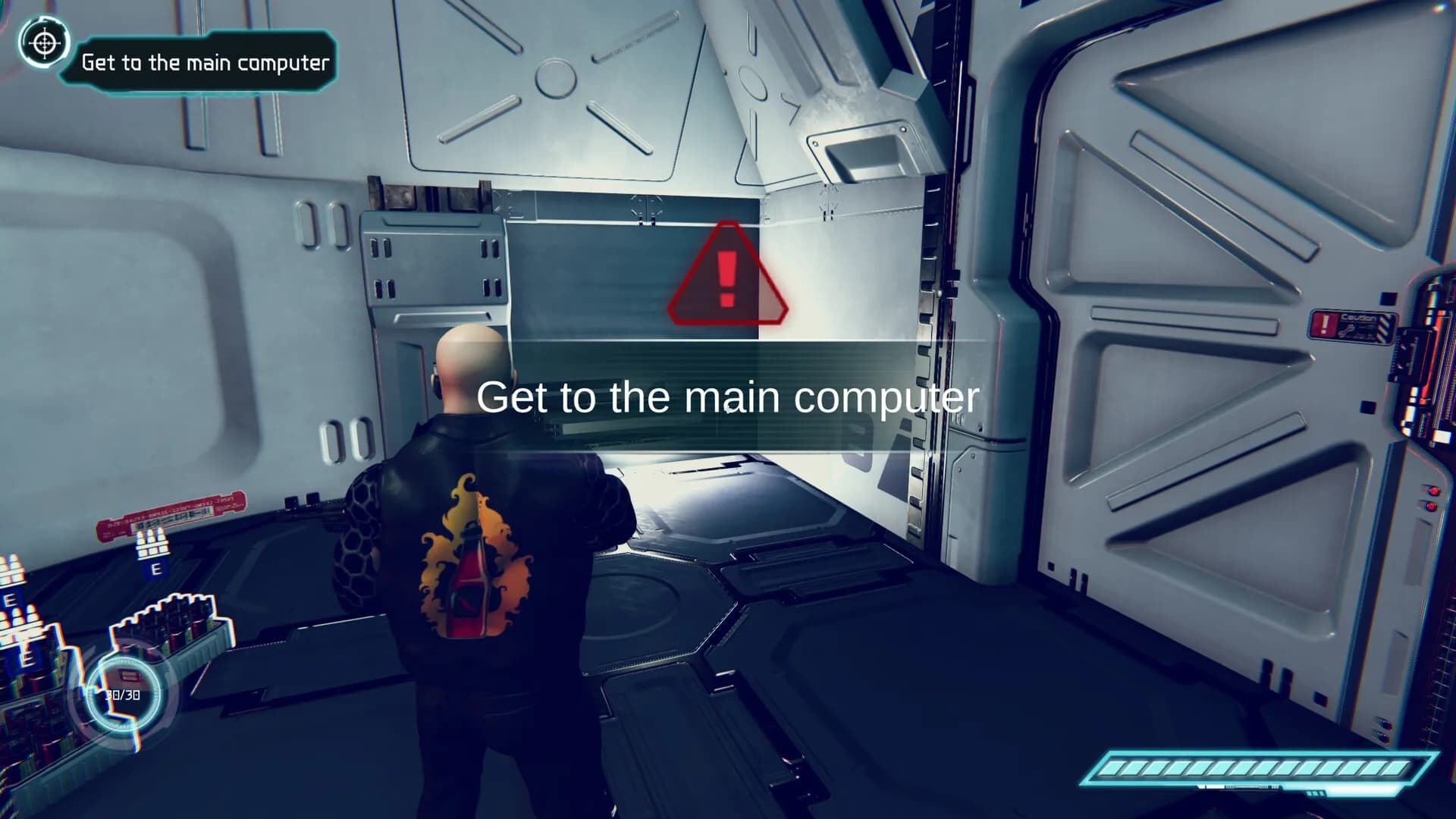
Task: Toggle the lower red indicator light on the door
Action: pyautogui.click(x=1431, y=507)
